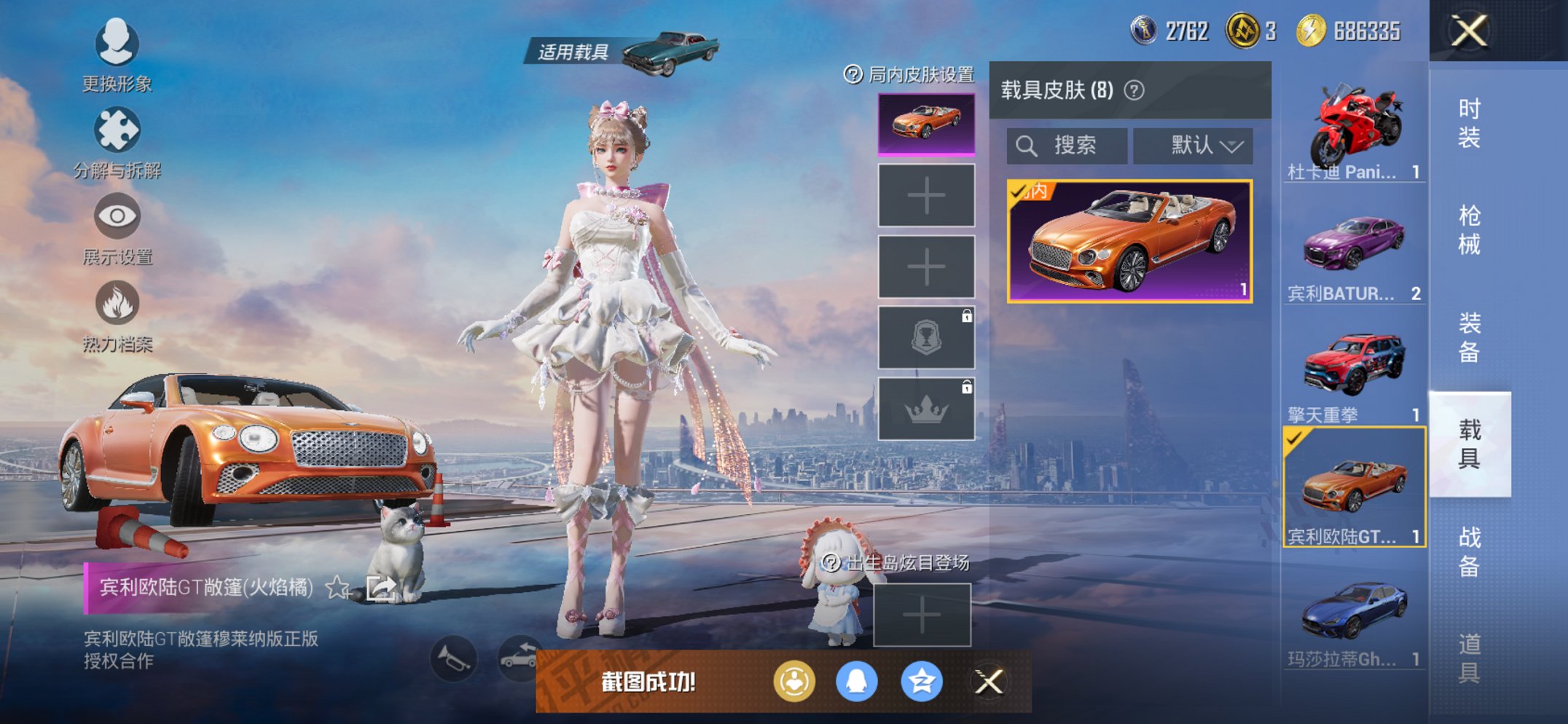Click the convertible top toggle icon

[x=520, y=658]
